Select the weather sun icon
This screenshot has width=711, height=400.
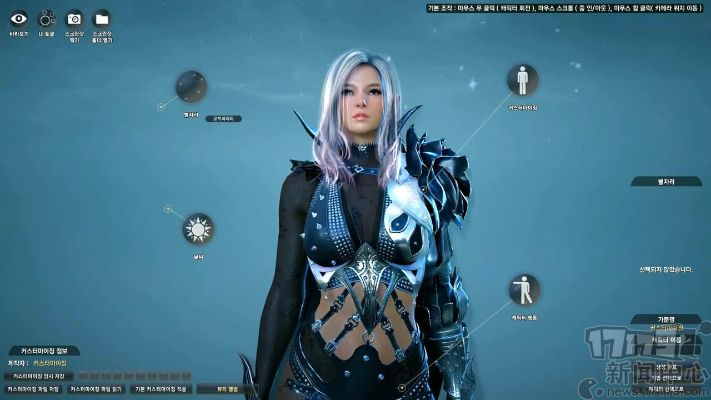coord(198,230)
